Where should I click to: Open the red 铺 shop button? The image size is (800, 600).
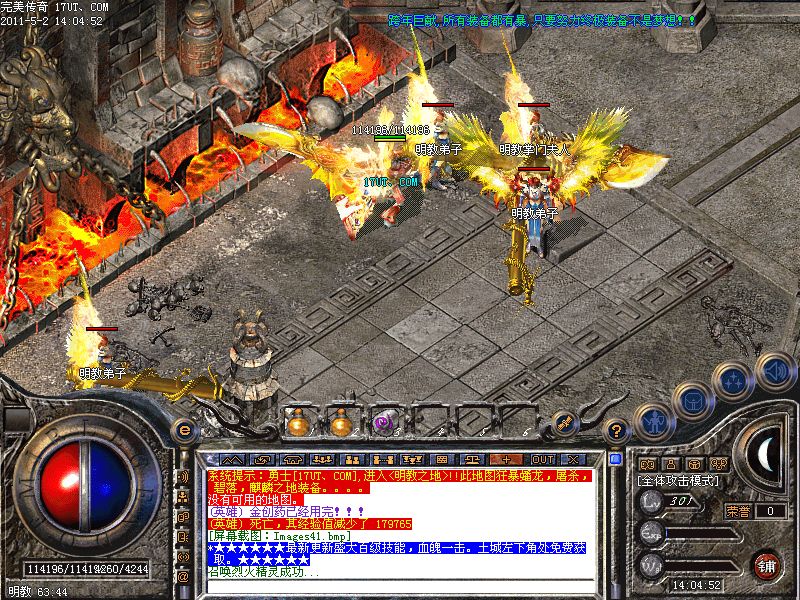[767, 565]
